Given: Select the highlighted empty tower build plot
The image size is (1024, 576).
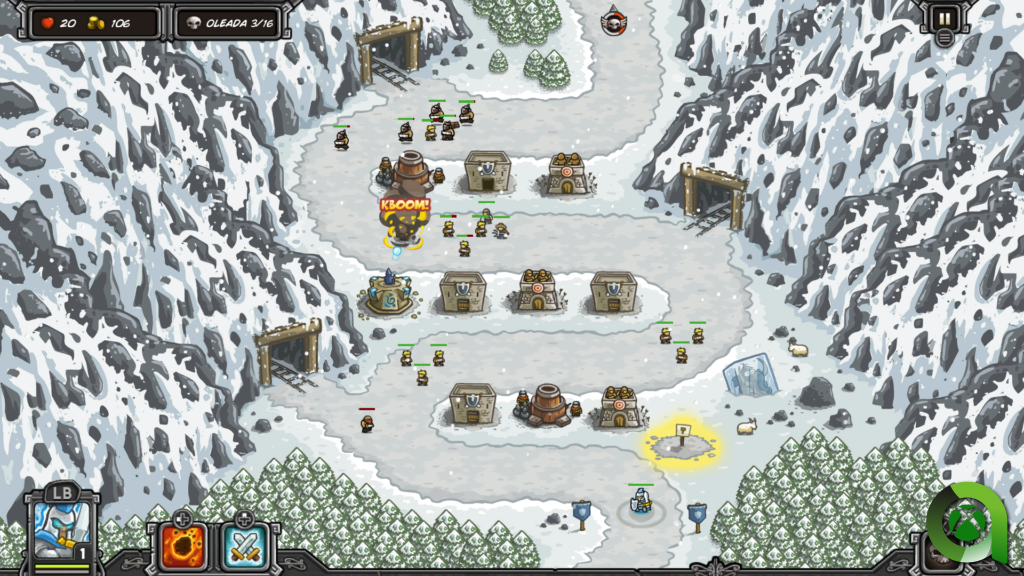Looking at the screenshot, I should pyautogui.click(x=683, y=438).
